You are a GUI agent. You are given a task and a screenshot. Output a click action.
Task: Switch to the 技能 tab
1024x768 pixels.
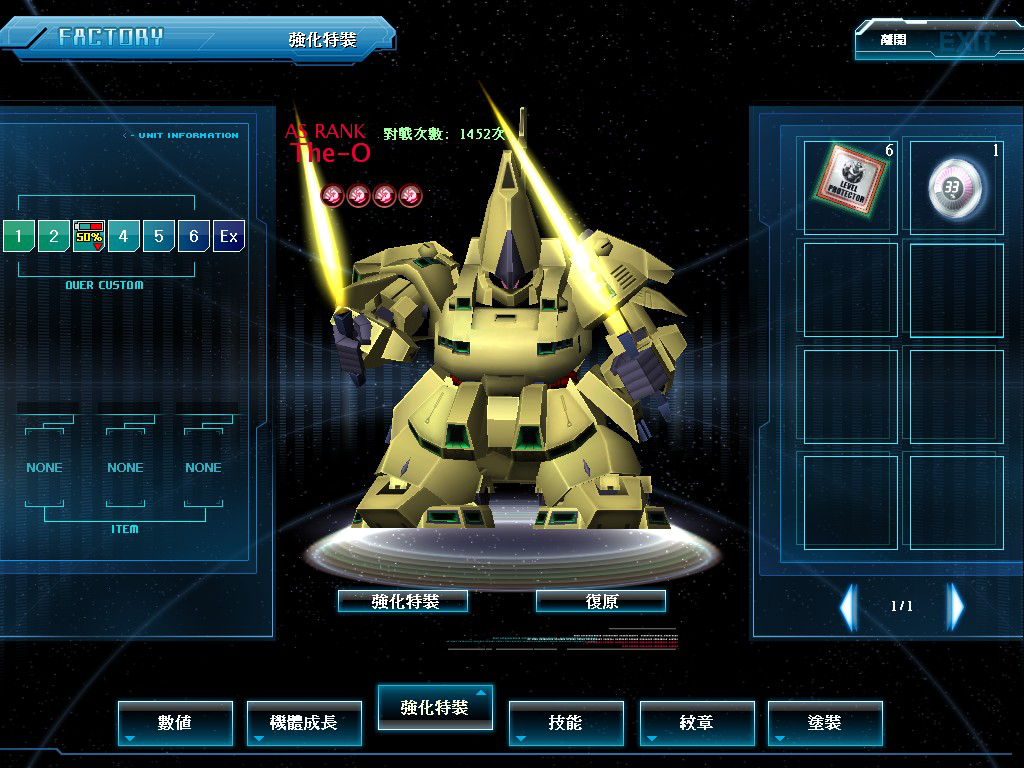point(566,722)
